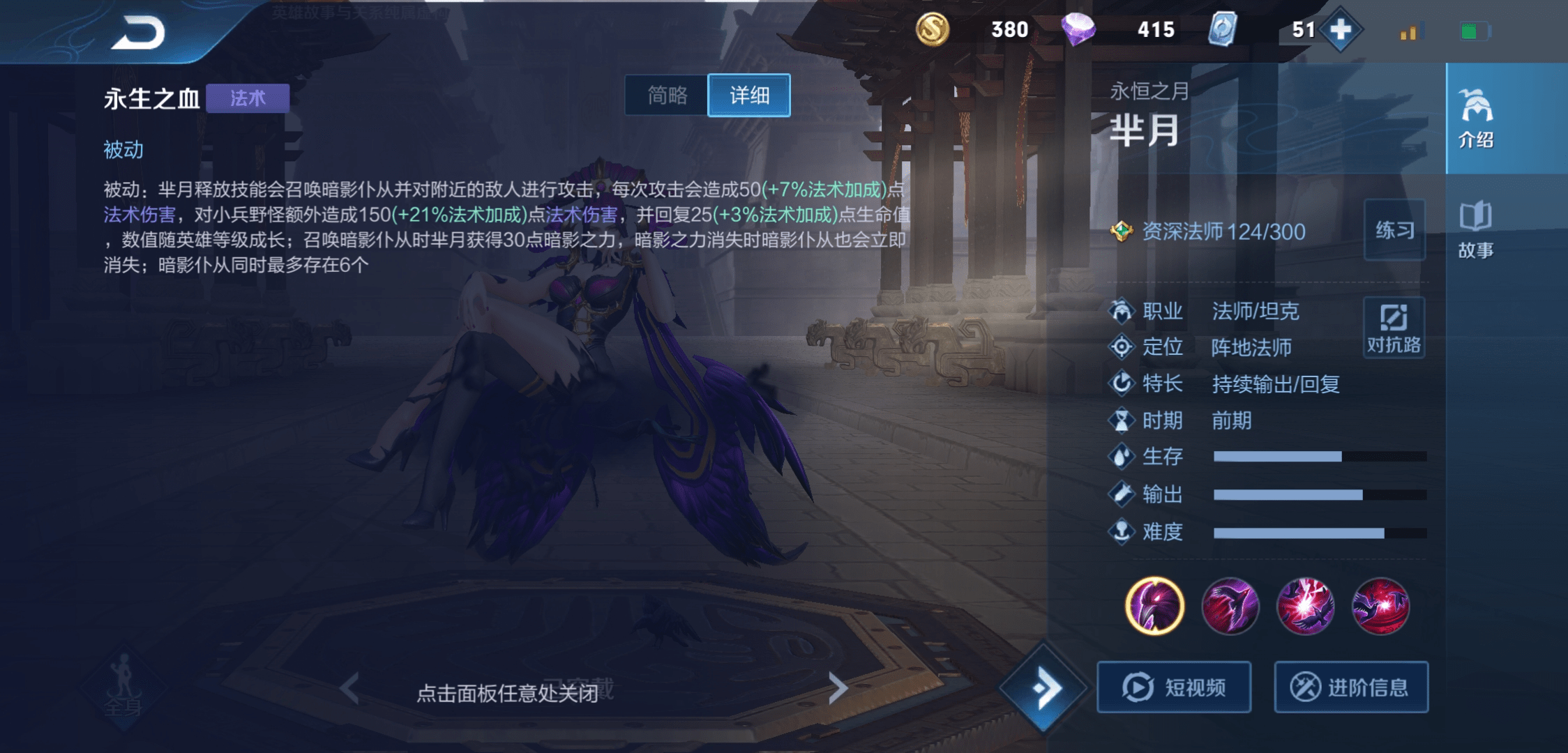Click the gold coin currency icon
1568x753 pixels.
(933, 29)
